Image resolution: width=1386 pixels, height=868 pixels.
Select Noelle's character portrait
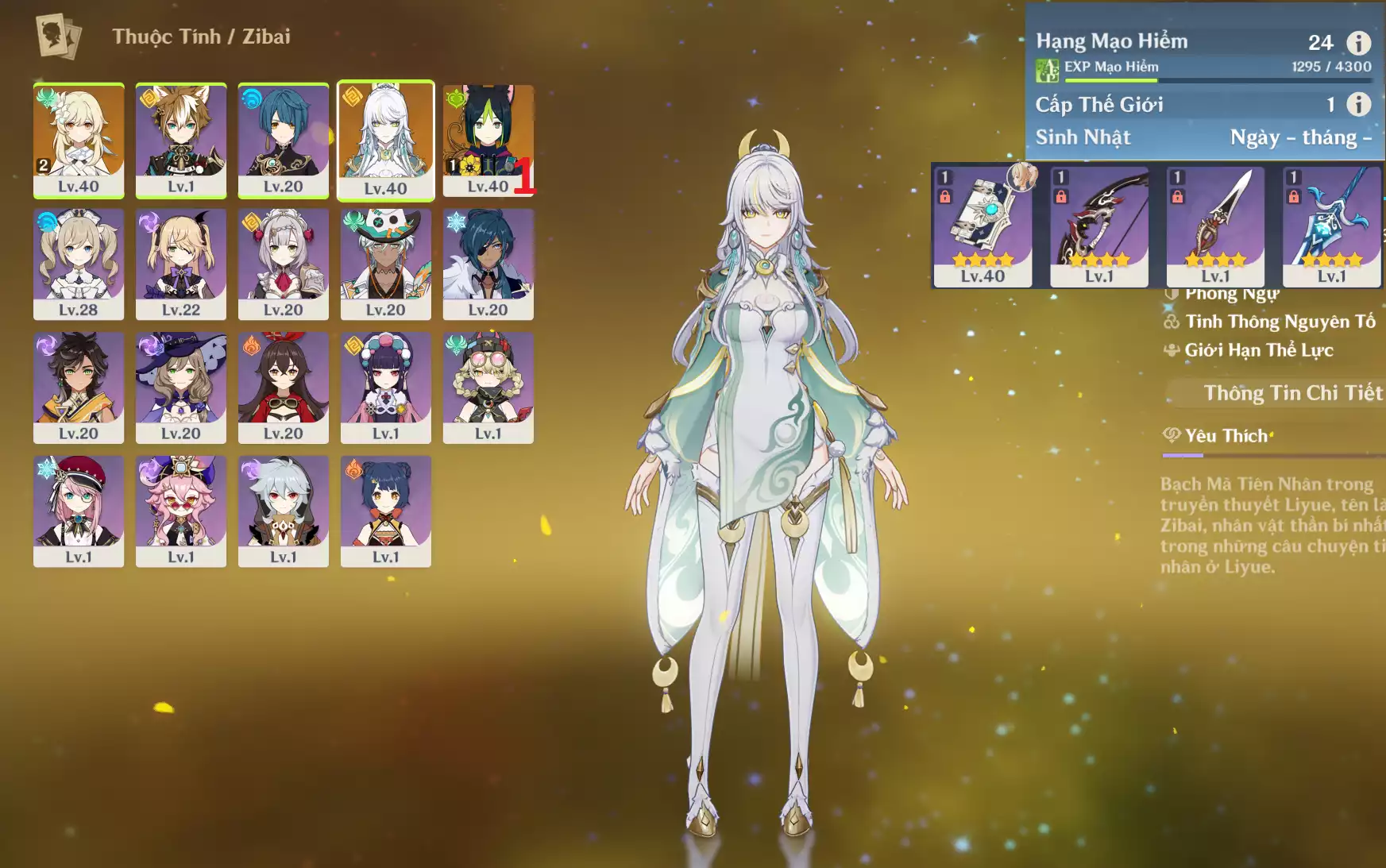[x=284, y=264]
